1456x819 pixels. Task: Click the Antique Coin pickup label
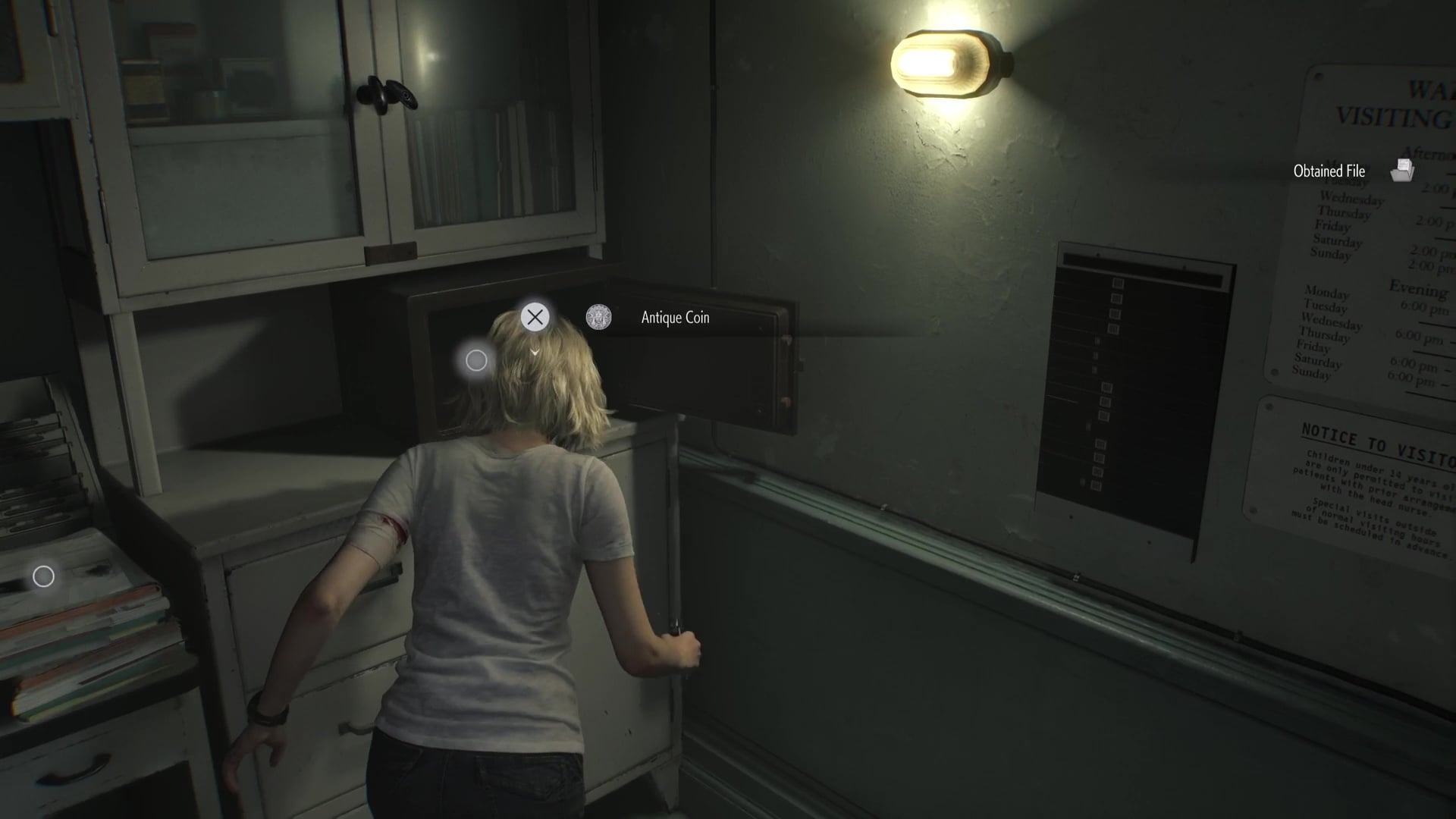675,318
